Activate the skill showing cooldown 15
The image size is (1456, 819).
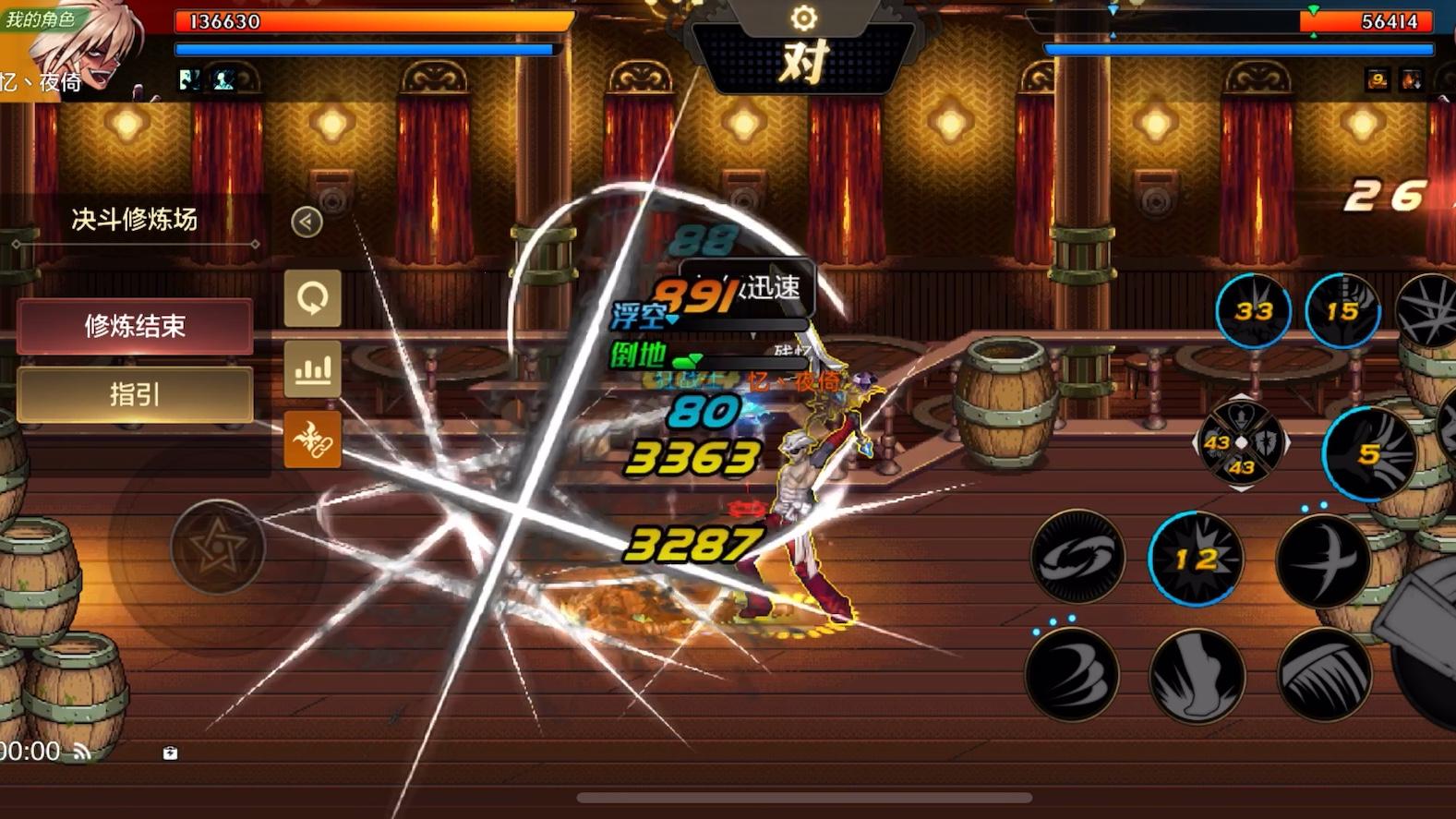(x=1342, y=311)
